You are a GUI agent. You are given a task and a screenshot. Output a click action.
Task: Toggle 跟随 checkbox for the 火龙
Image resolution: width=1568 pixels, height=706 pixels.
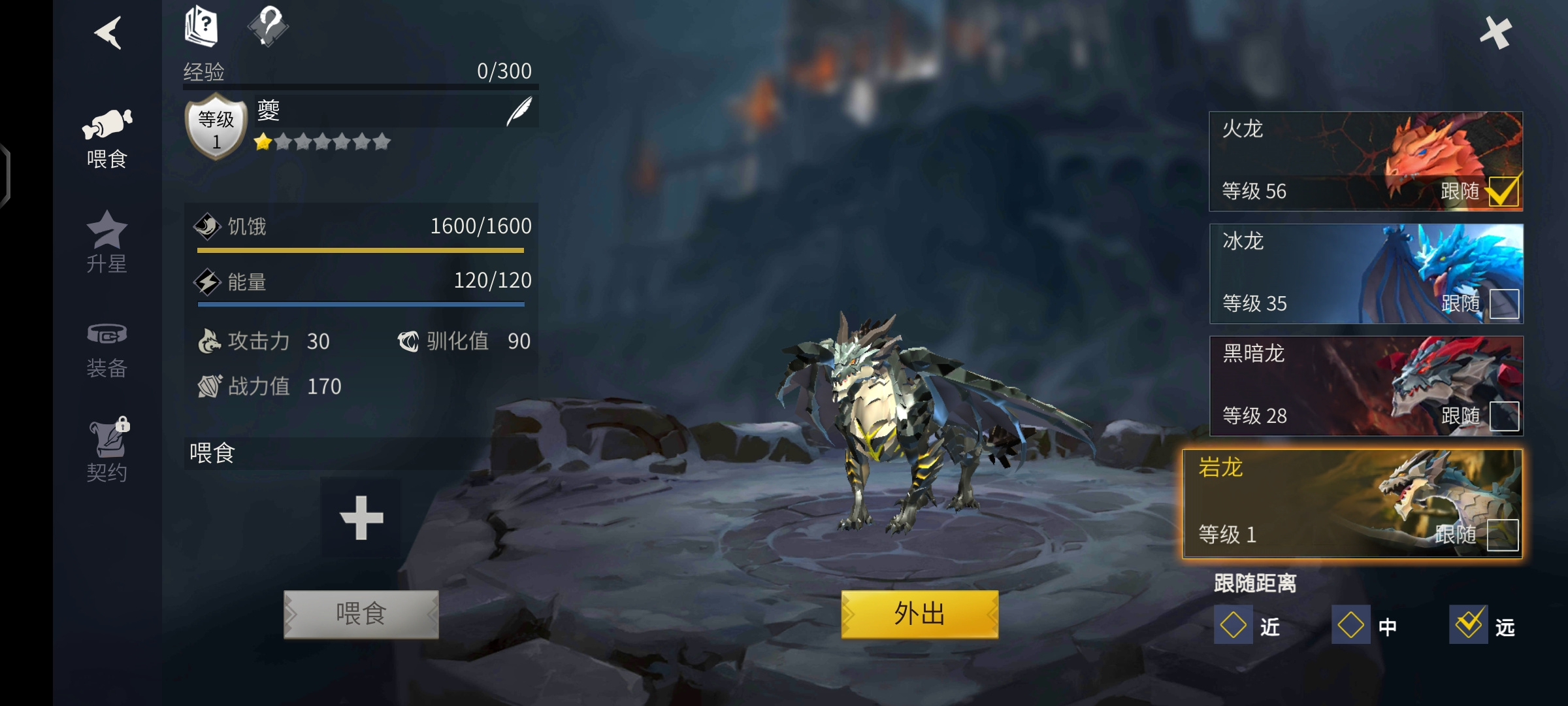1503,192
